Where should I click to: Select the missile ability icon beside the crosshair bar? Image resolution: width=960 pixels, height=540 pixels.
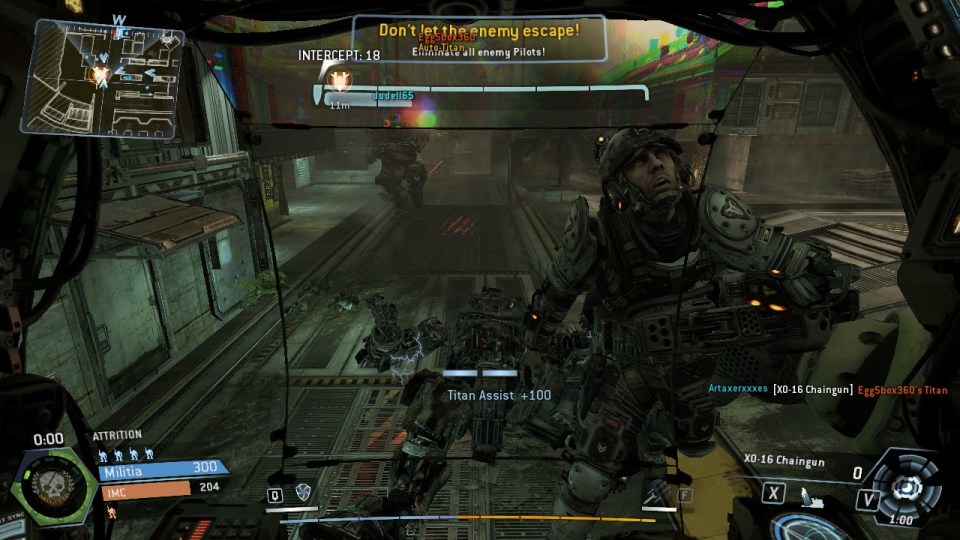tap(655, 492)
